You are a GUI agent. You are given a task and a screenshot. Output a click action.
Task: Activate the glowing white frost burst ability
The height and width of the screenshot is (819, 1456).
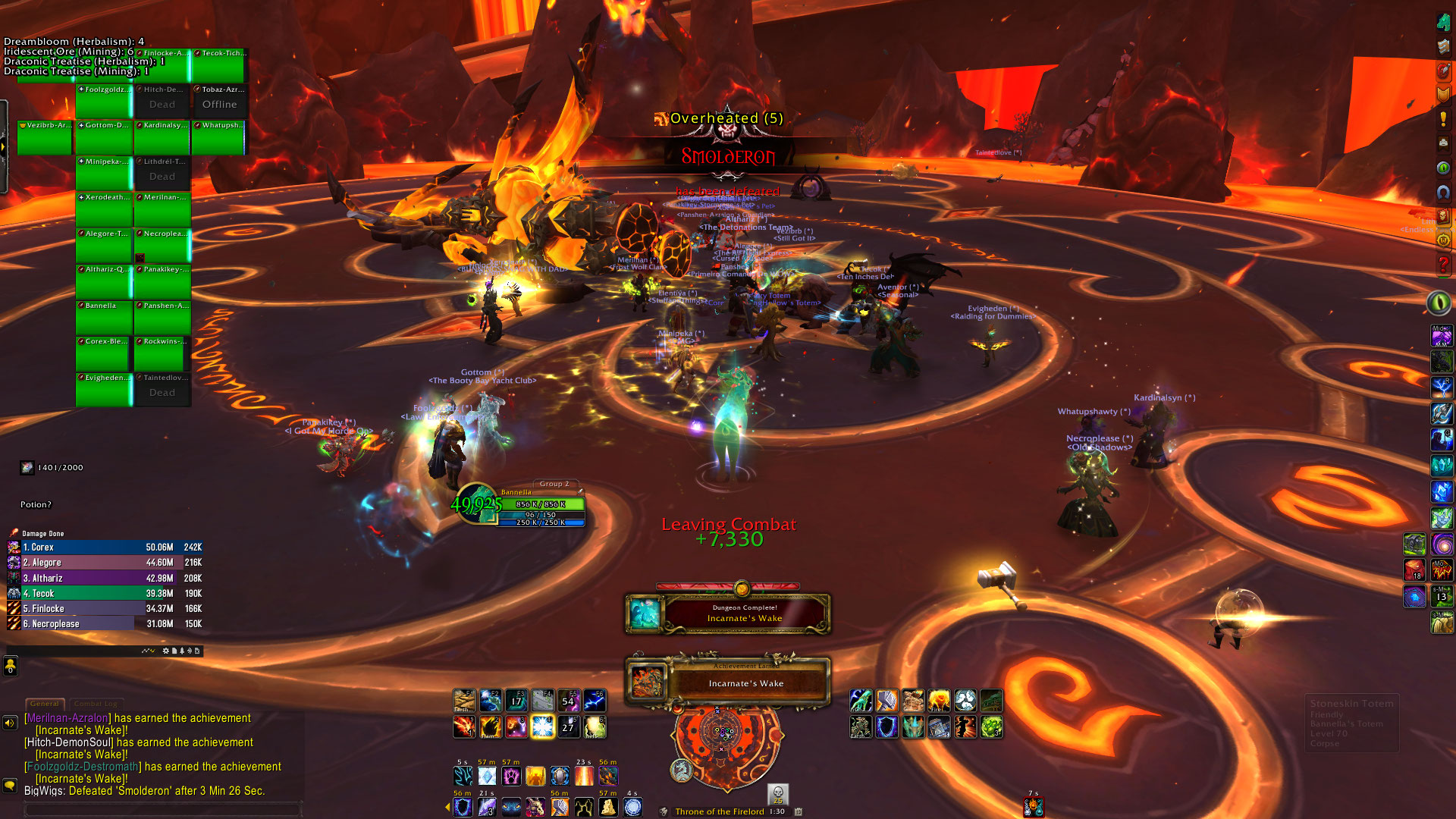[x=543, y=726]
